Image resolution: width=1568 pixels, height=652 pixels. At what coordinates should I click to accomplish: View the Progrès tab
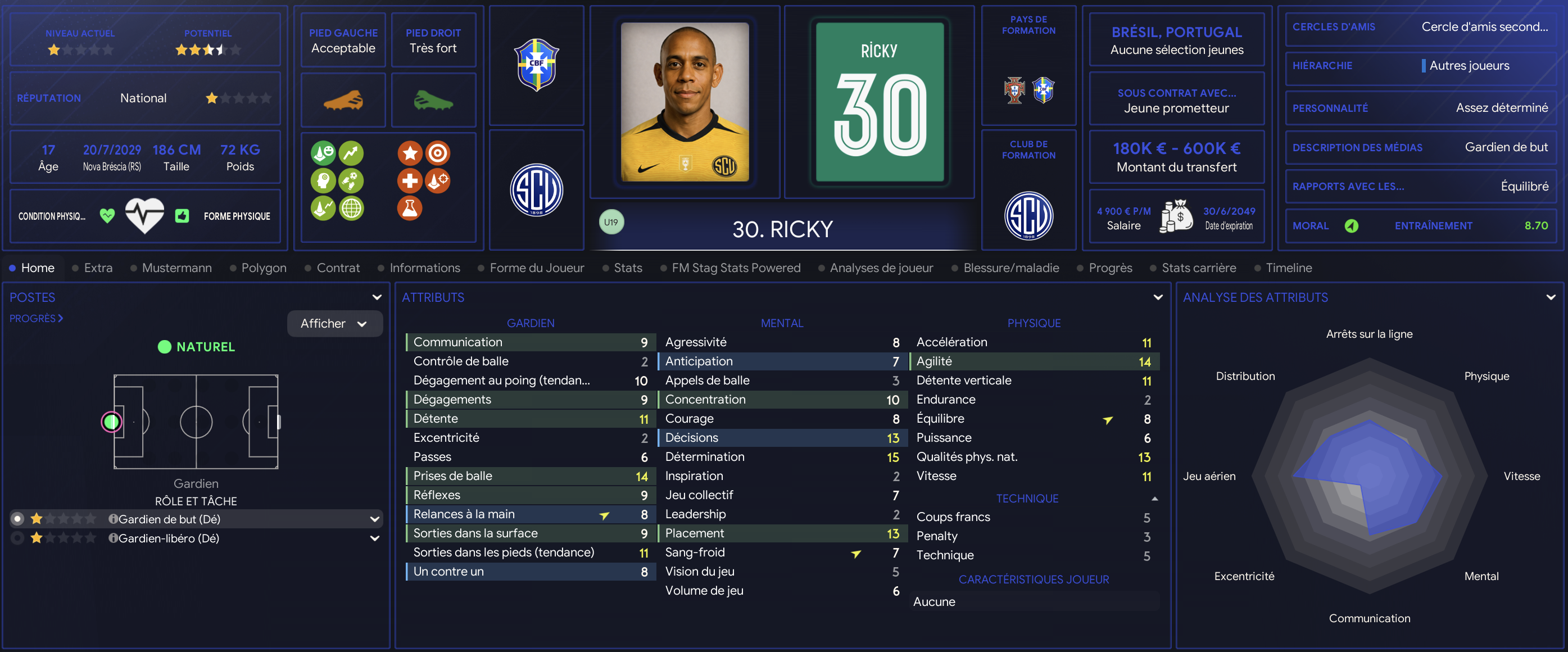1109,268
